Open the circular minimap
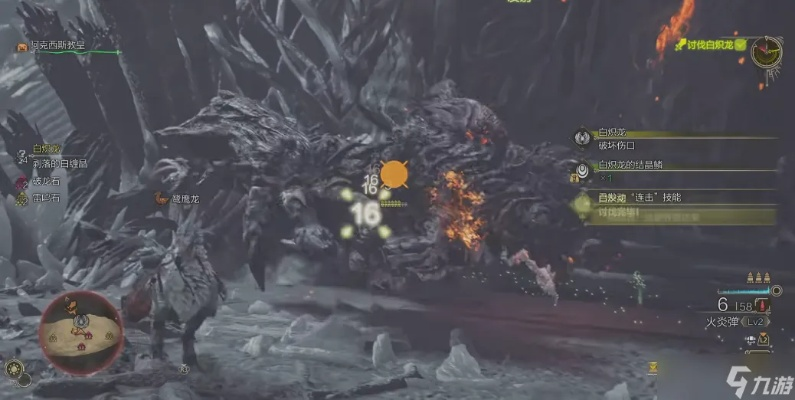Viewport: 795px width, 400px height. point(80,332)
